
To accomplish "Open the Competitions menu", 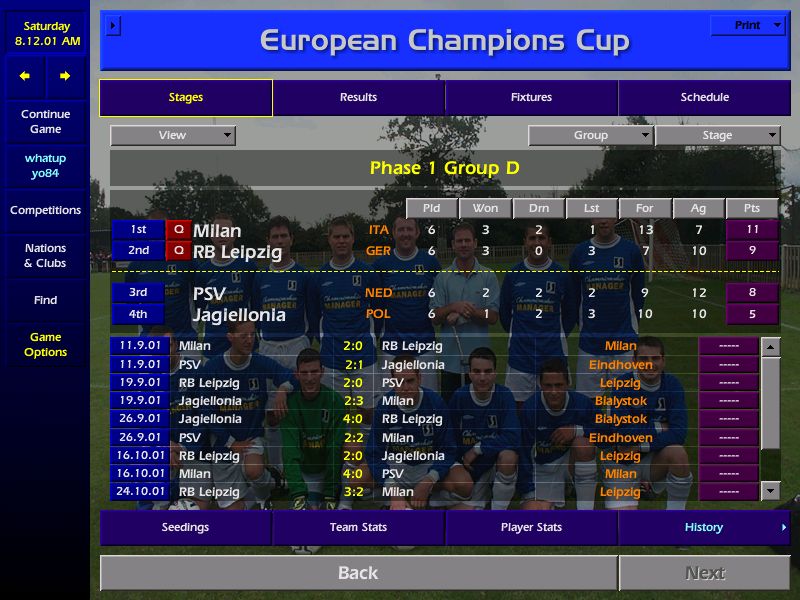I will point(45,210).
